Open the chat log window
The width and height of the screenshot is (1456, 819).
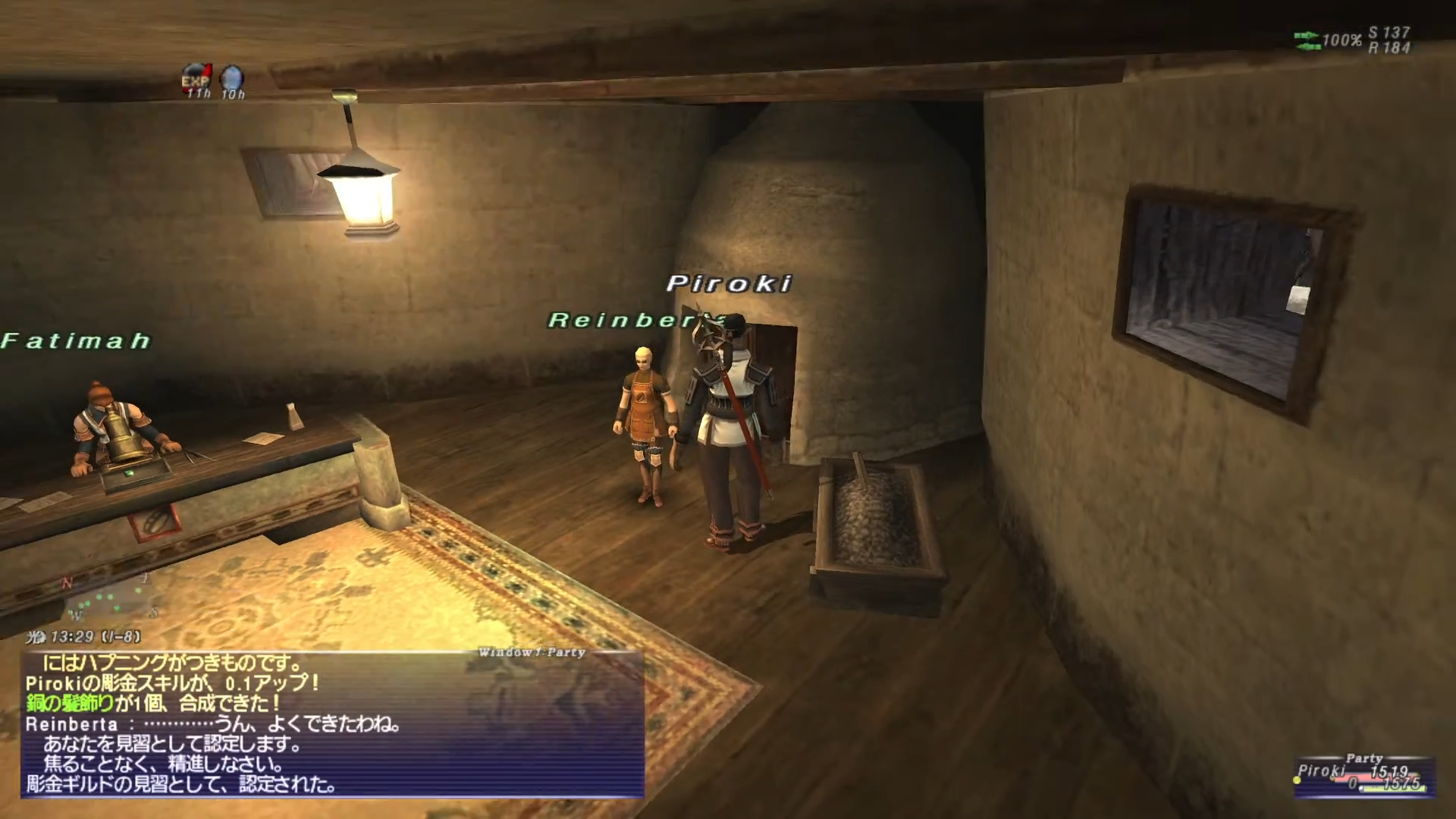[332, 724]
